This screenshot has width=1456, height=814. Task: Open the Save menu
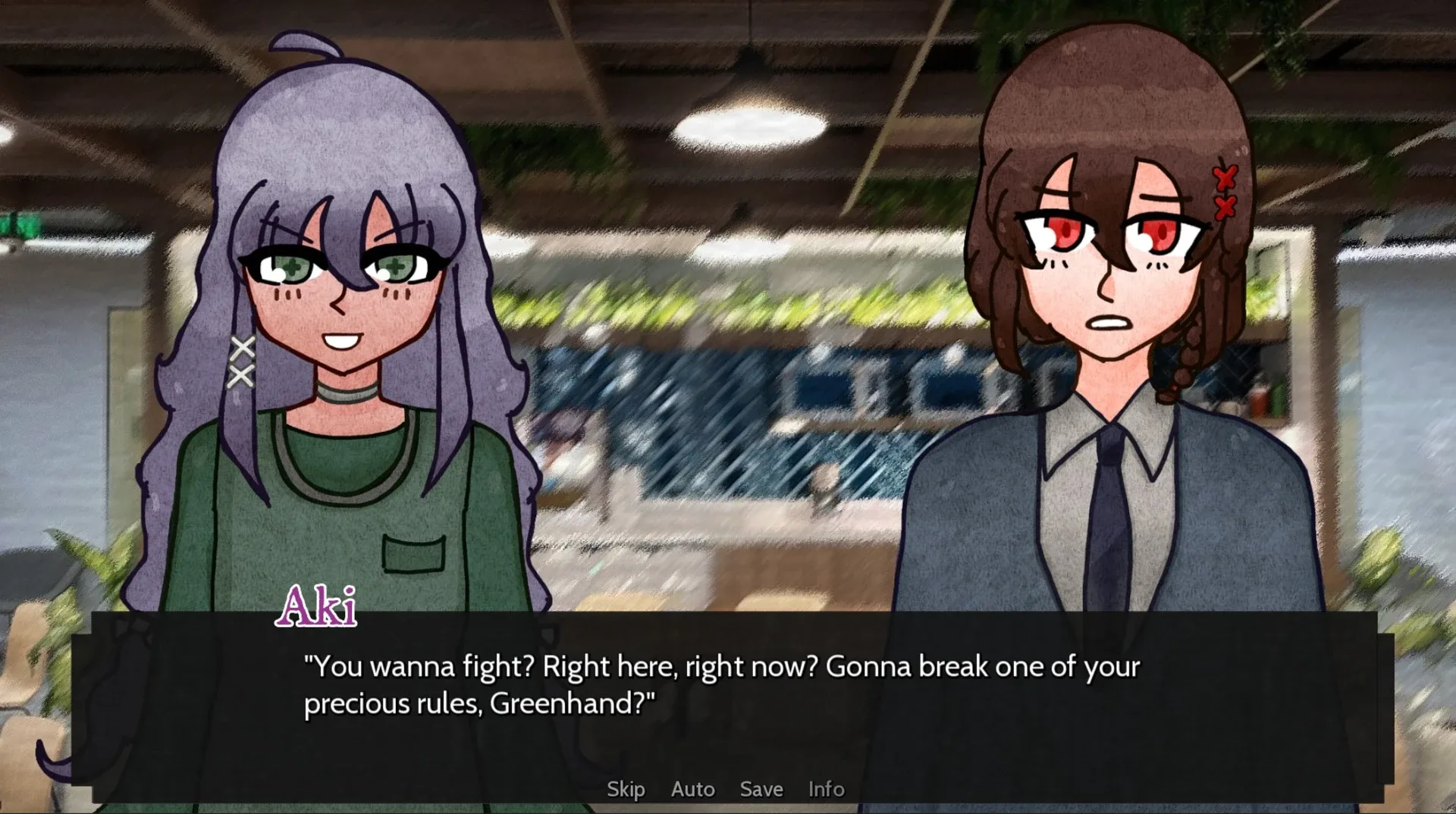click(x=761, y=789)
